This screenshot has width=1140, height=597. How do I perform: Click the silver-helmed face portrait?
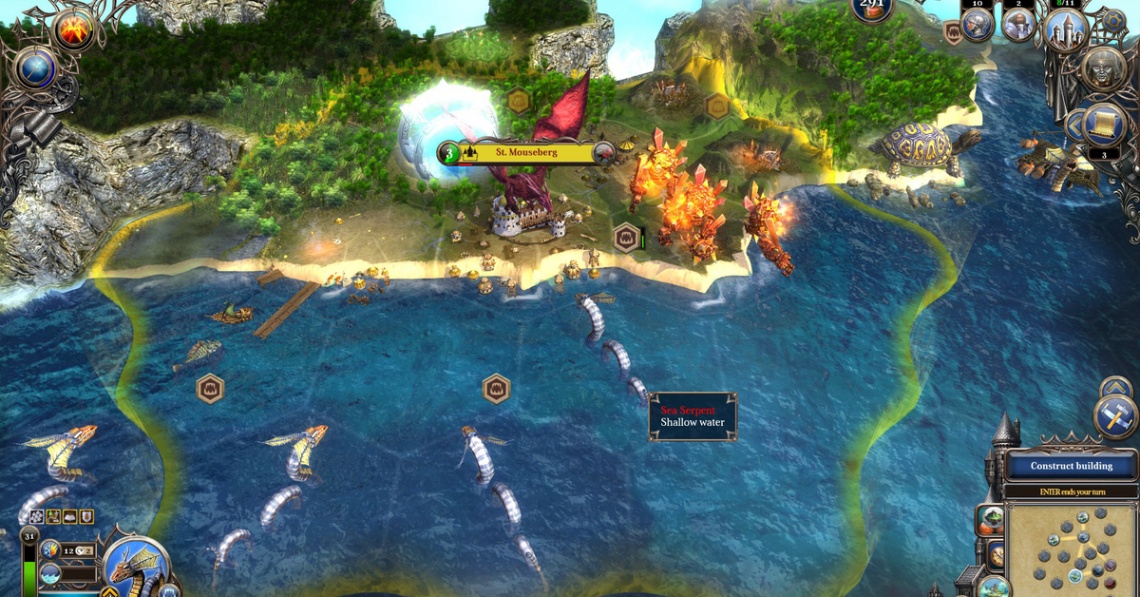(x=1103, y=70)
